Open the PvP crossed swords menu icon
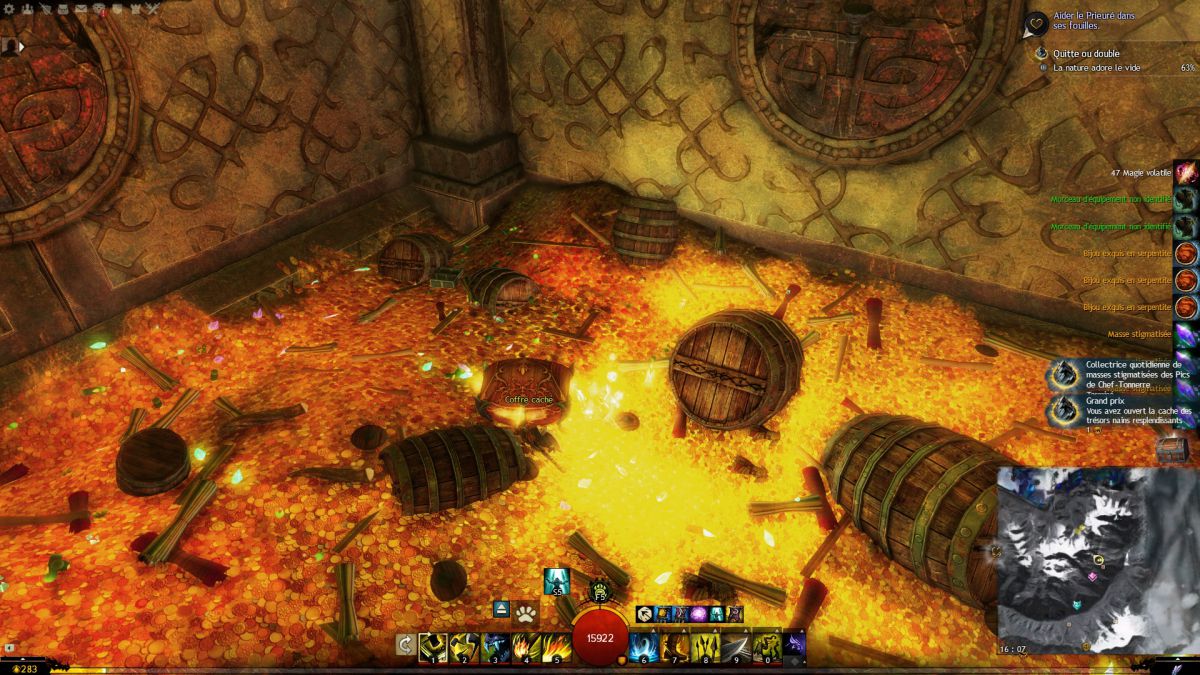Image resolution: width=1200 pixels, height=675 pixels. point(152,9)
